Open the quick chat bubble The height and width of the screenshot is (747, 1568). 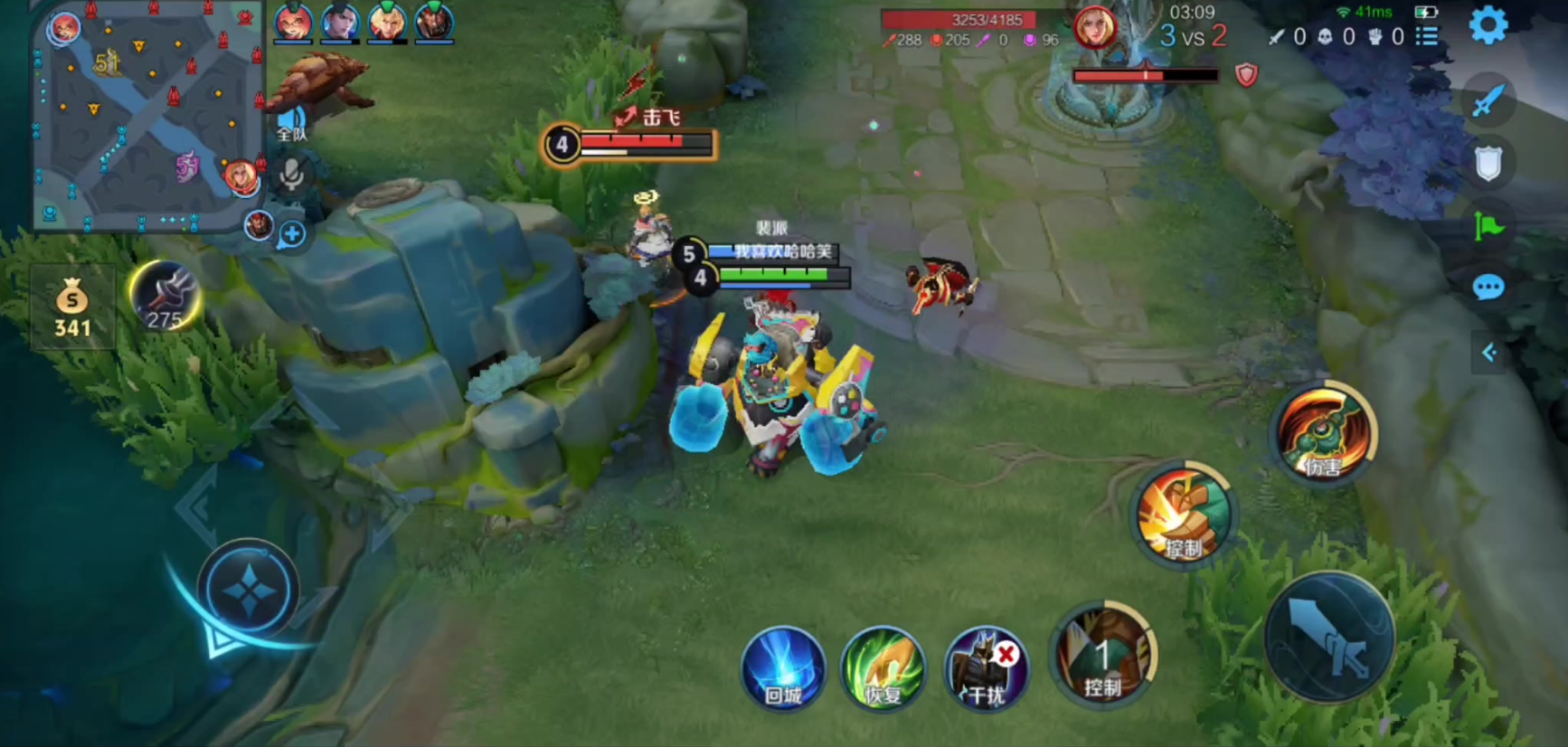click(x=1488, y=288)
